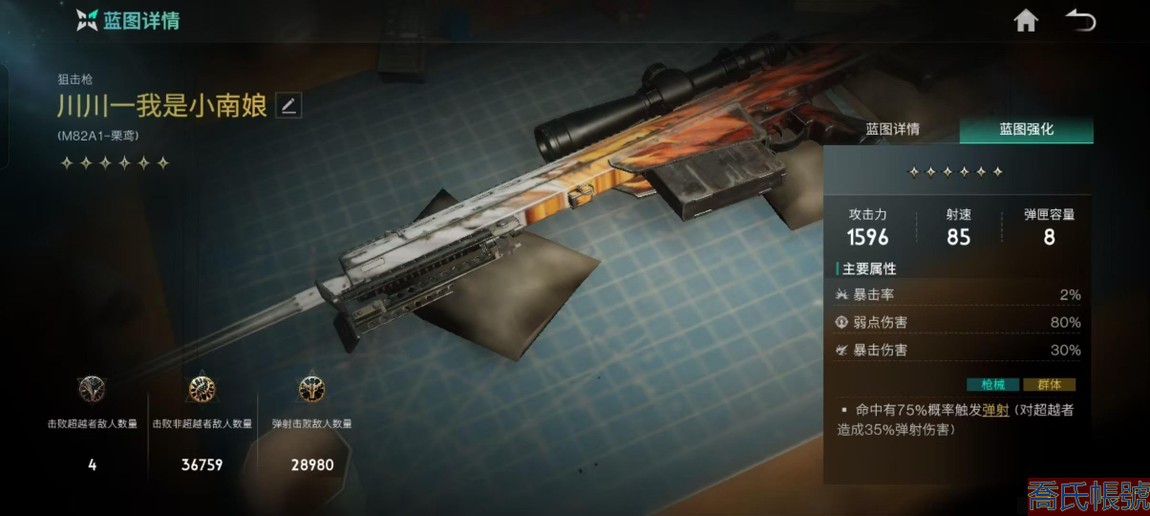The height and width of the screenshot is (516, 1150).
Task: Return to the home screen
Action: [x=1025, y=21]
